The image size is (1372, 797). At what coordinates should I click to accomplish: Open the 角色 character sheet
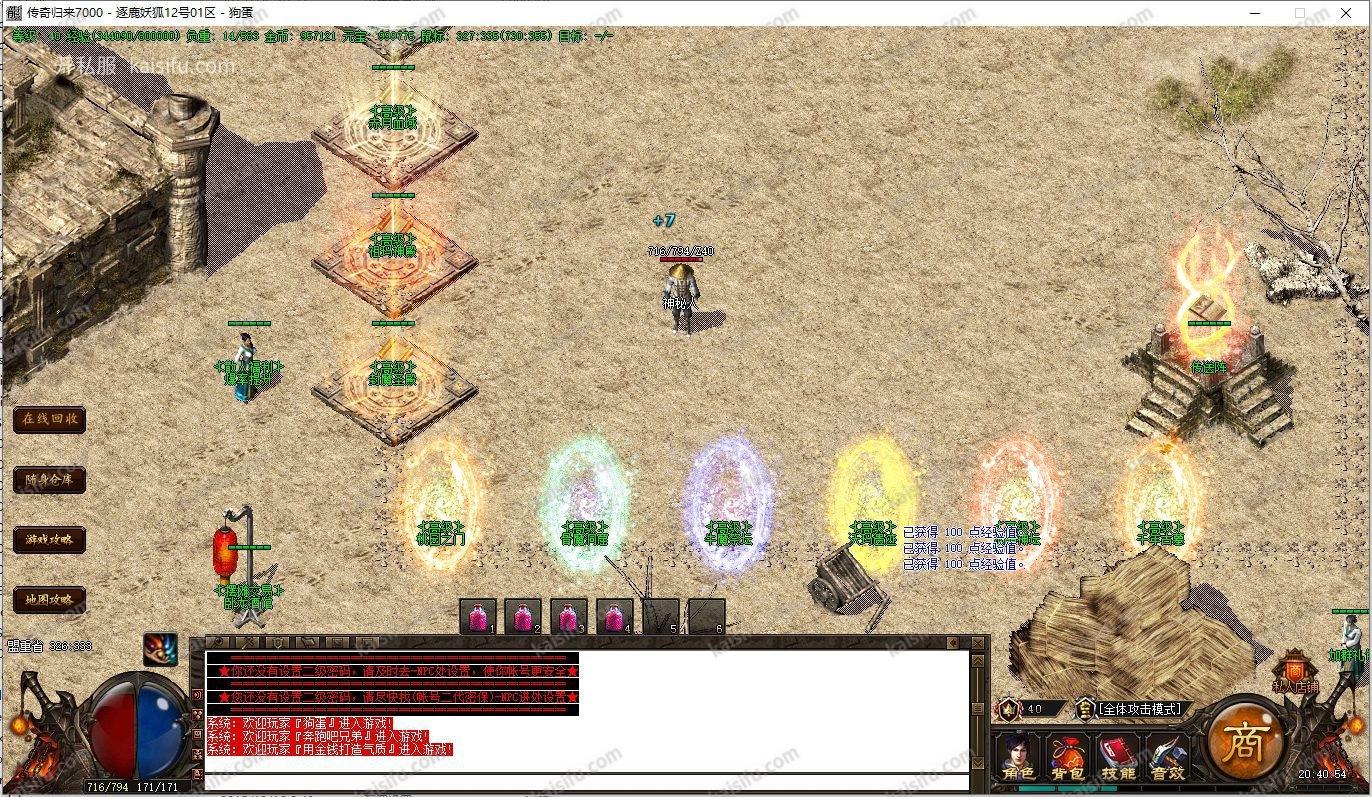1017,757
